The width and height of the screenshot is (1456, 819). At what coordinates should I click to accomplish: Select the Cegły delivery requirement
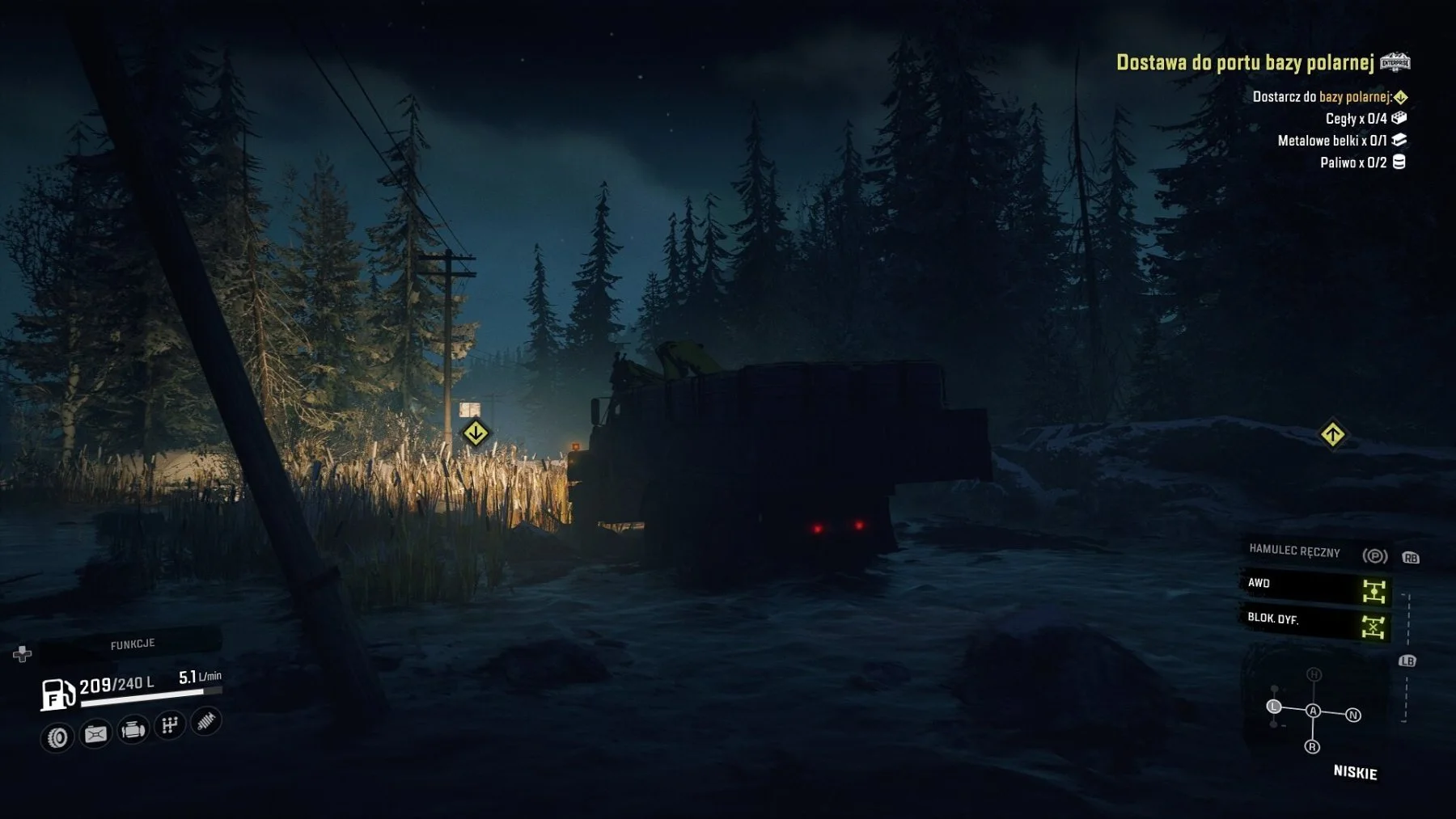click(1357, 119)
